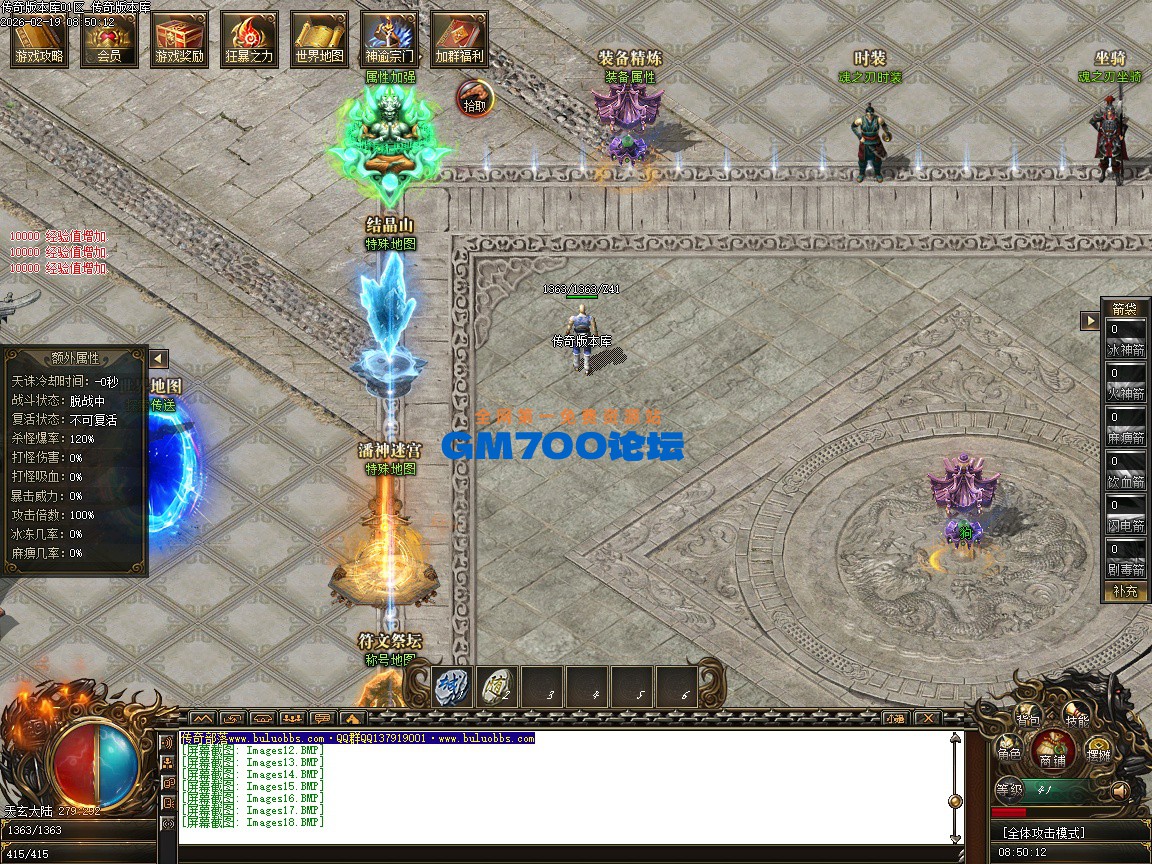Open the 技能 skills window
This screenshot has width=1152, height=864.
pos(1077,718)
